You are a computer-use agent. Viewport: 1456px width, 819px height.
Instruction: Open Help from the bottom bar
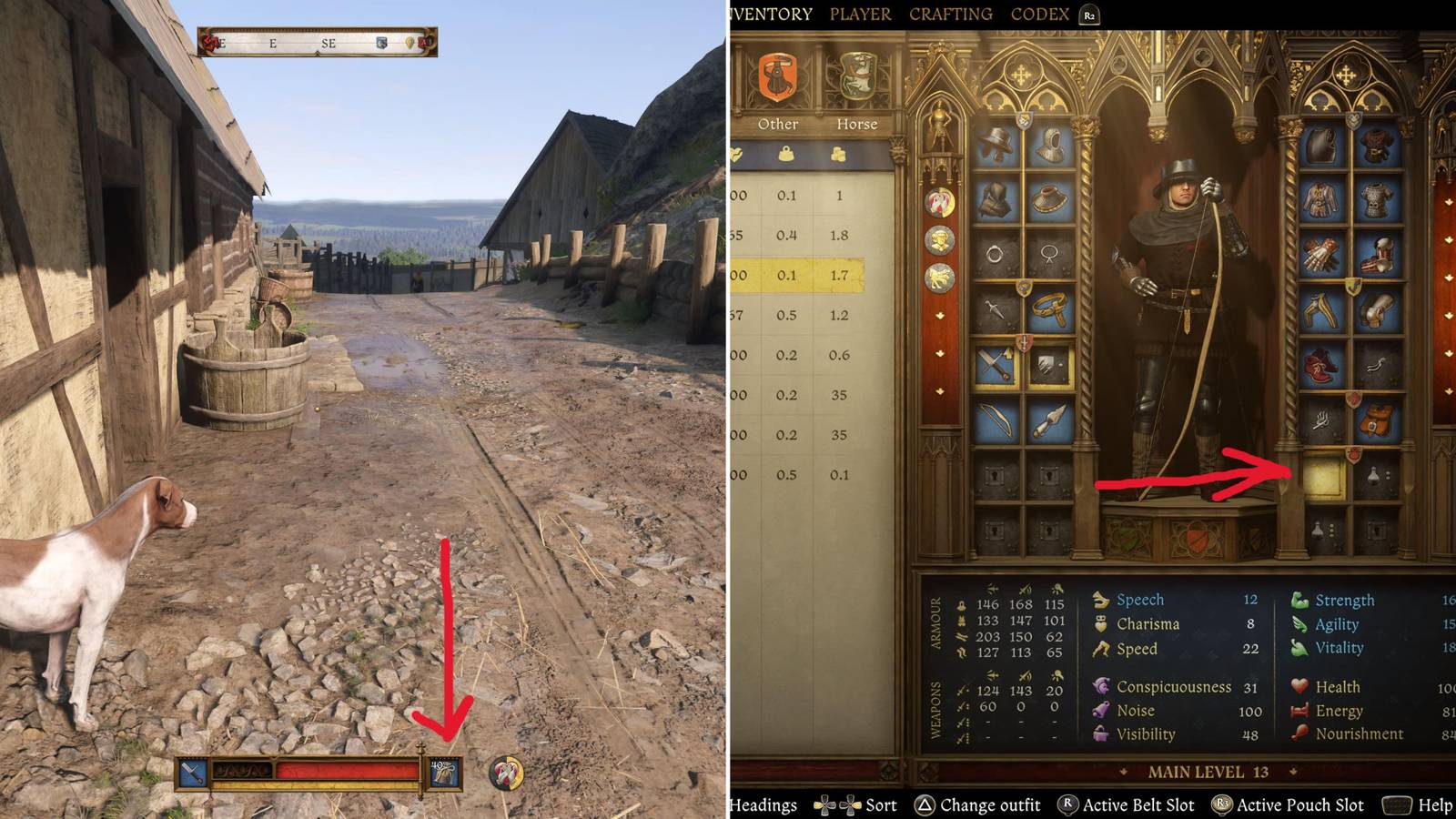(x=1434, y=805)
